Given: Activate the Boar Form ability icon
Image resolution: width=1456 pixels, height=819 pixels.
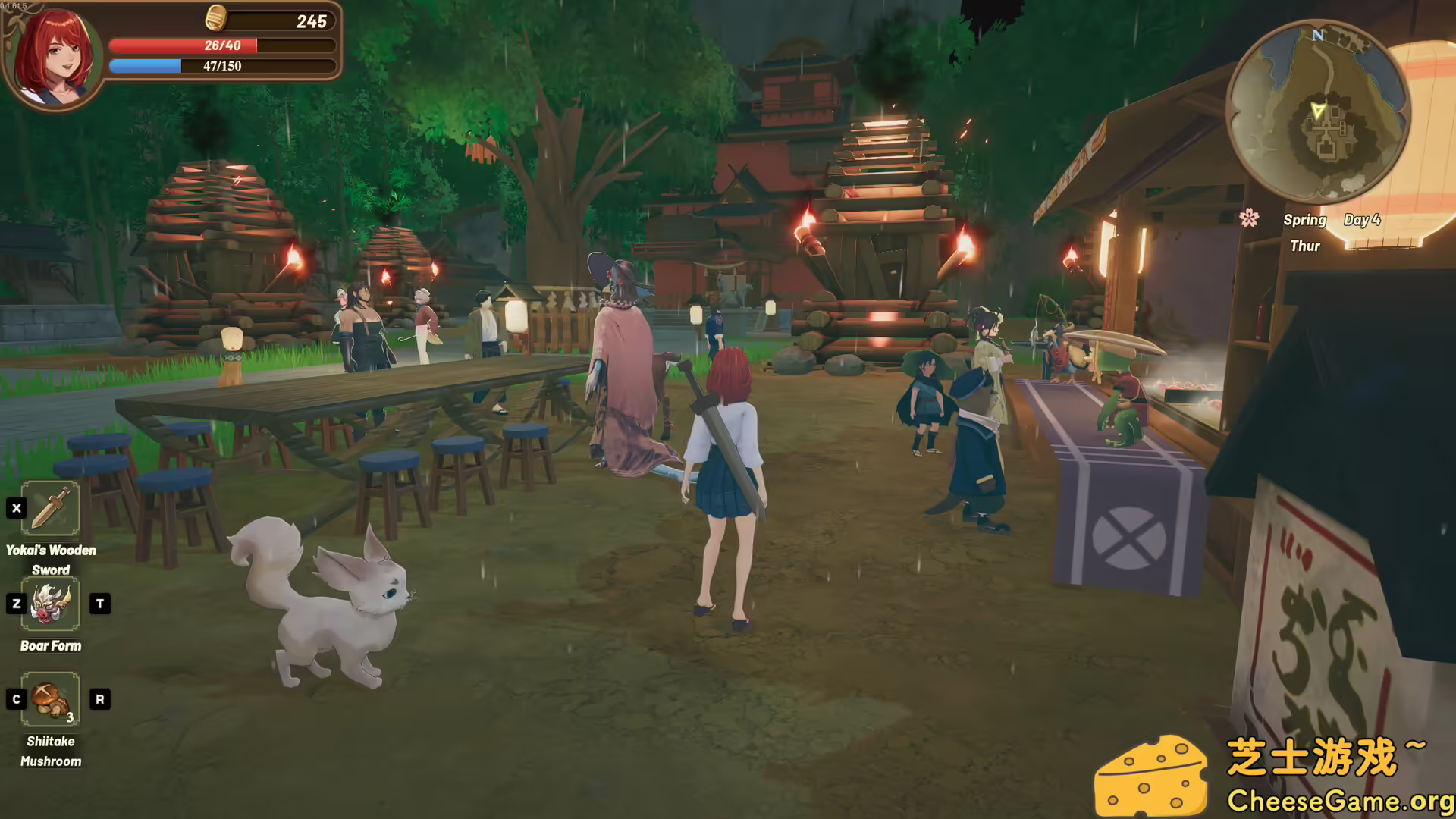Looking at the screenshot, I should [51, 604].
